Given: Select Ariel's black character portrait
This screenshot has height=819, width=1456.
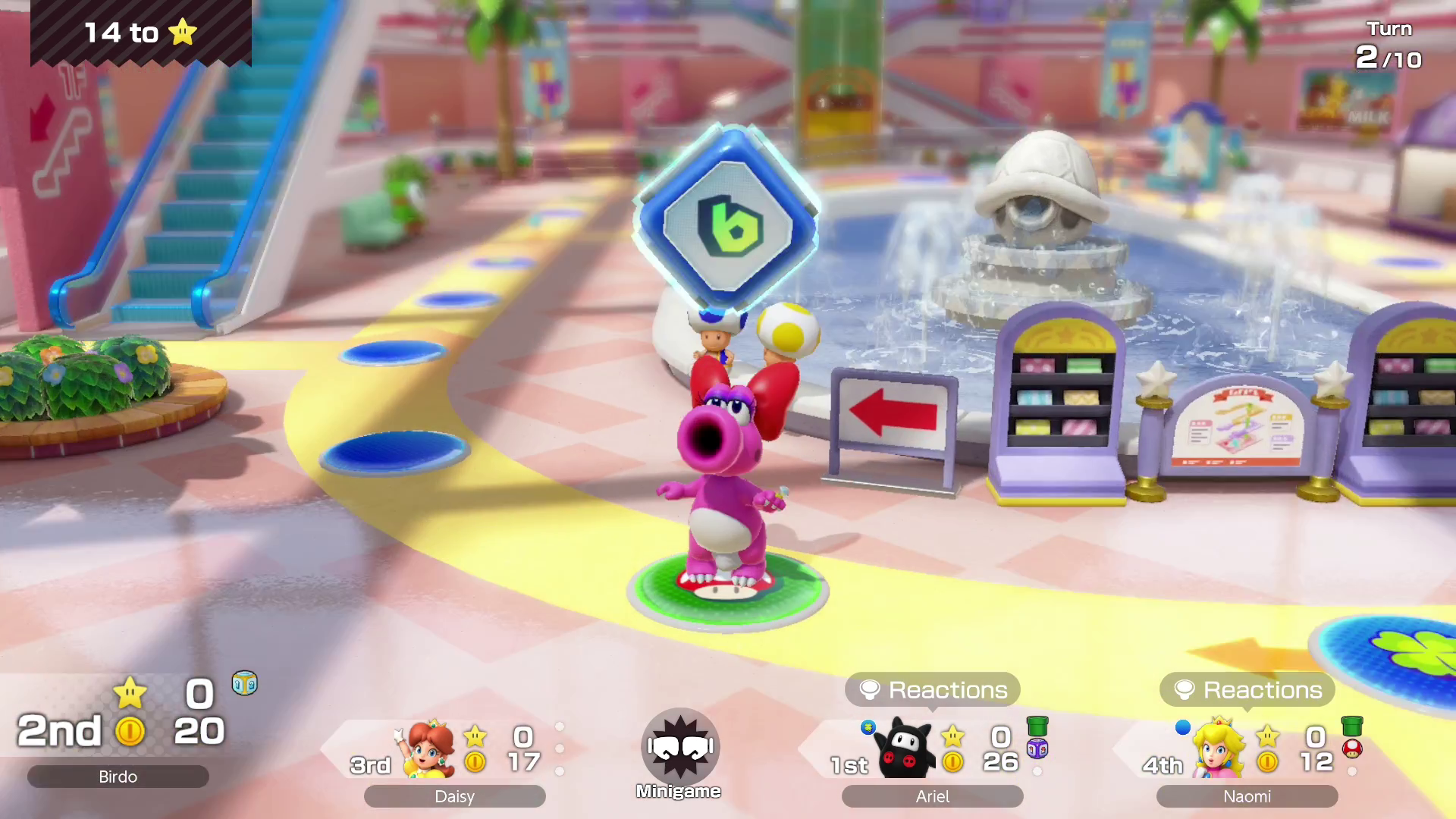Looking at the screenshot, I should (x=907, y=749).
